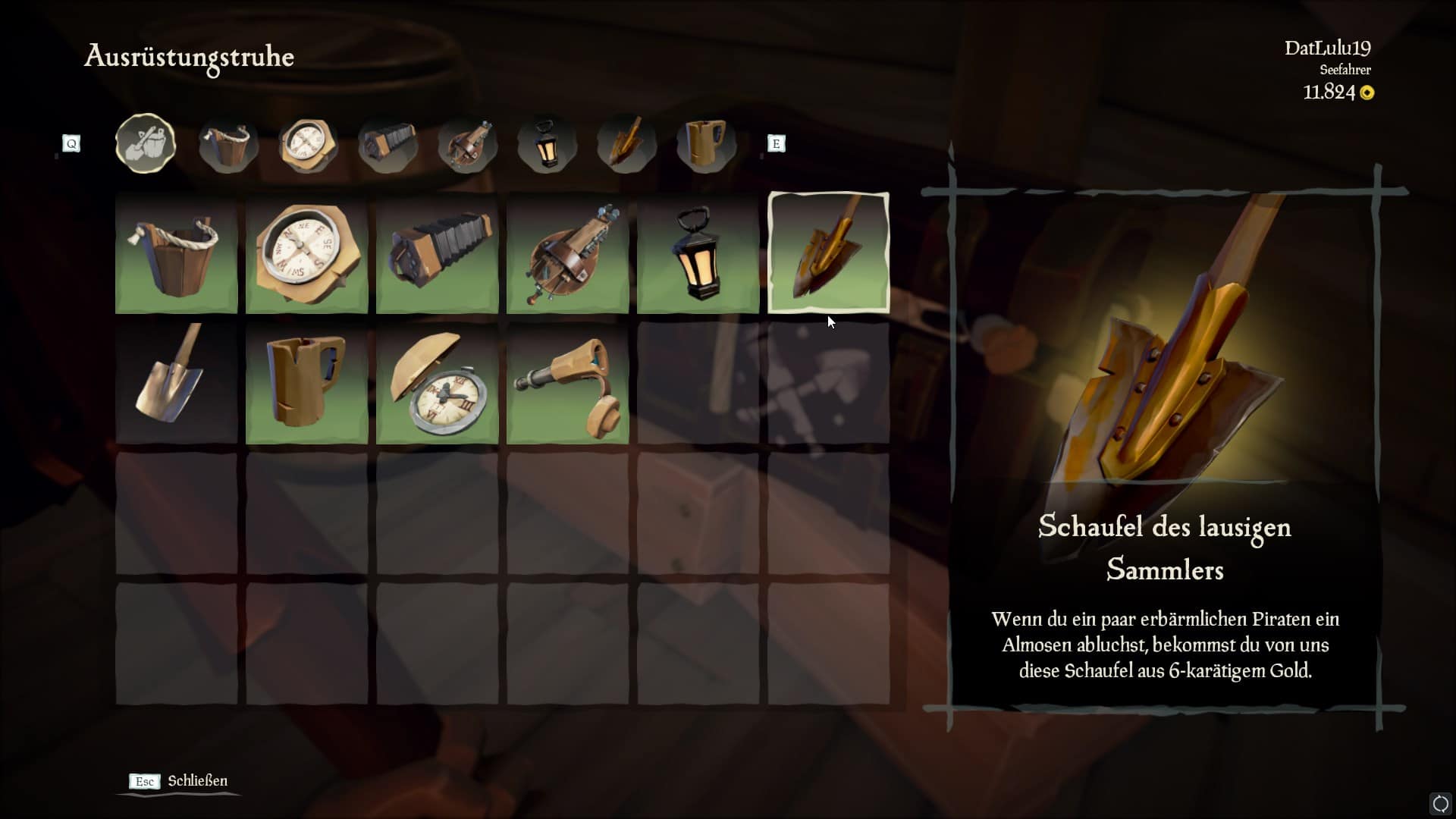Show the hurdy-gurdy category tab
1456x819 pixels.
[x=467, y=144]
